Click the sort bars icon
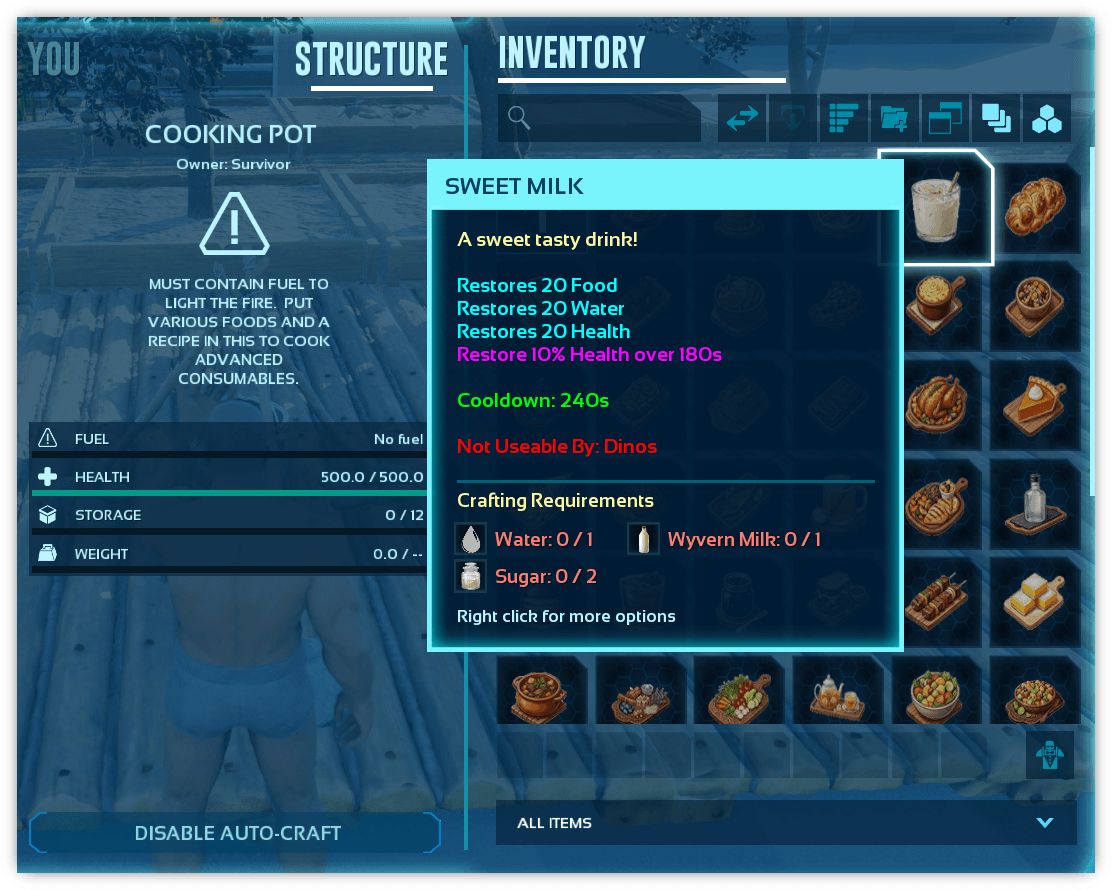1112x890 pixels. point(844,119)
